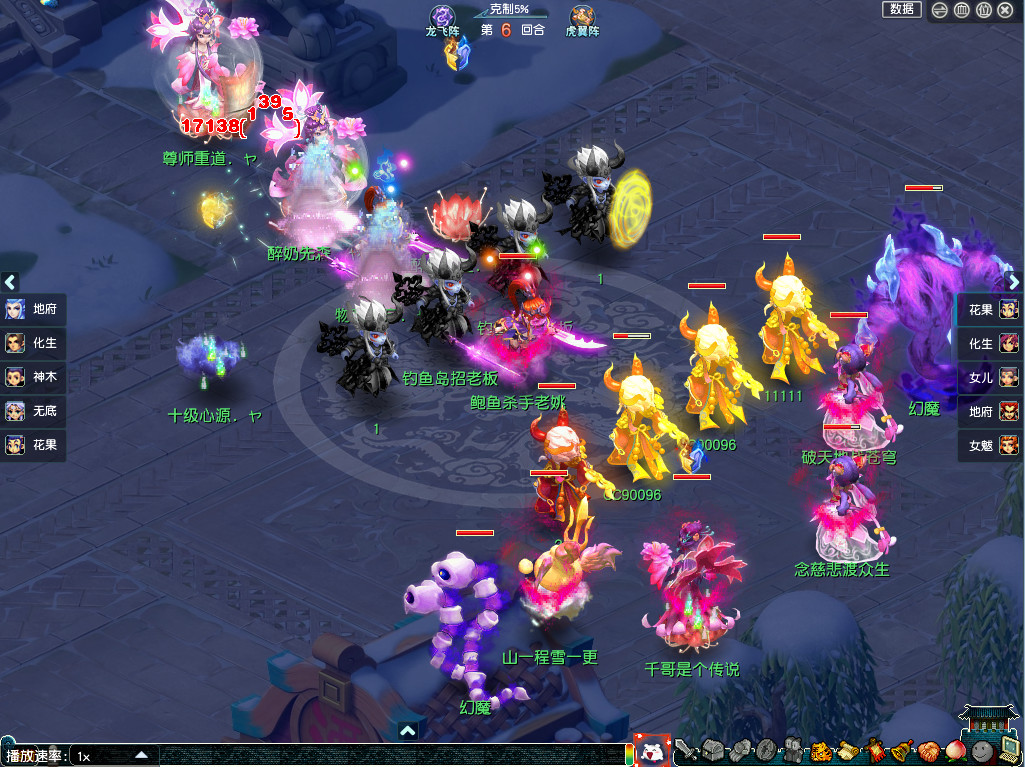Viewport: 1025px width, 767px height.
Task: Click the 龙飞阵 formation icon
Action: [x=442, y=16]
